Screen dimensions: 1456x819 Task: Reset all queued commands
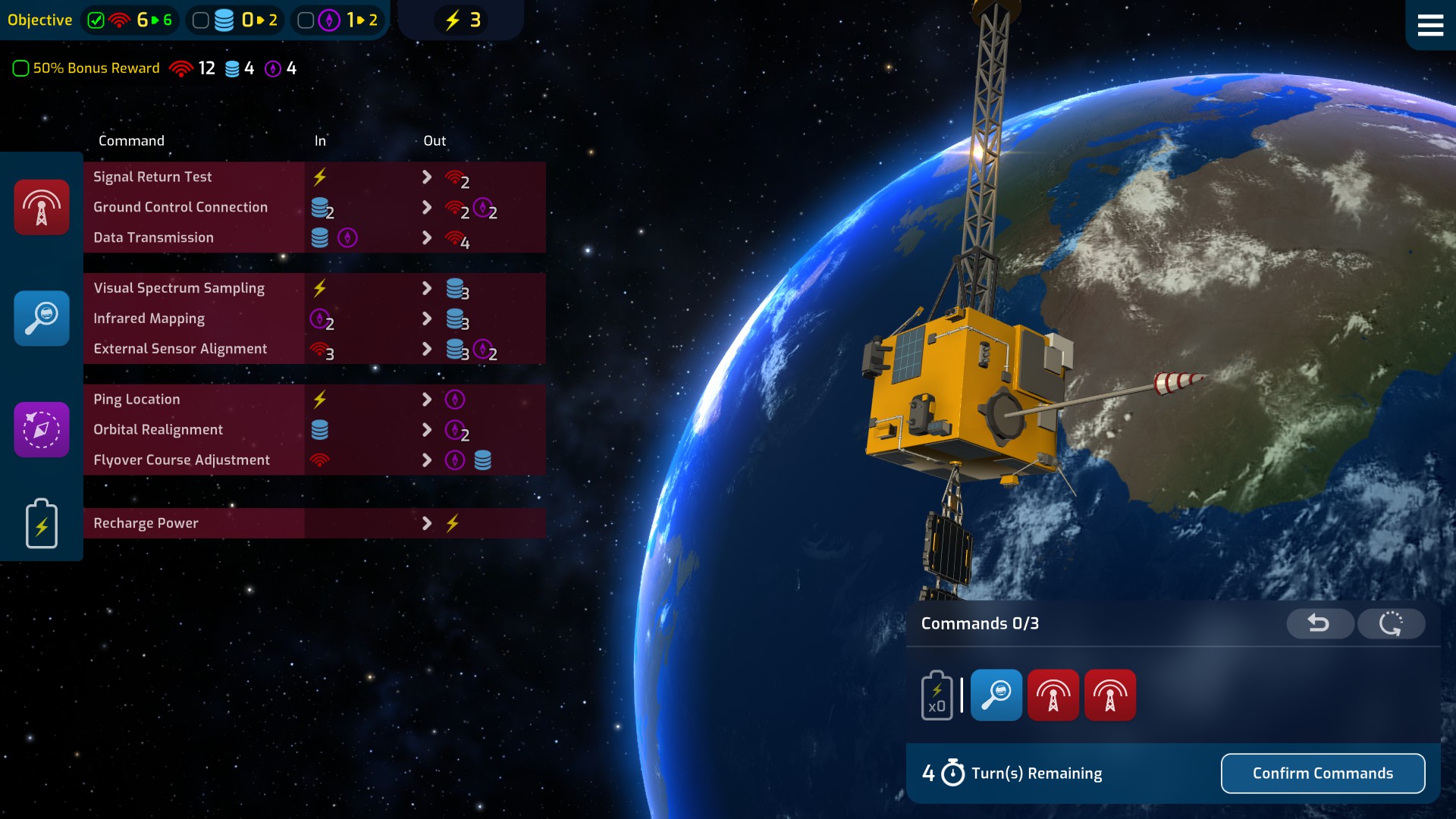click(1391, 623)
